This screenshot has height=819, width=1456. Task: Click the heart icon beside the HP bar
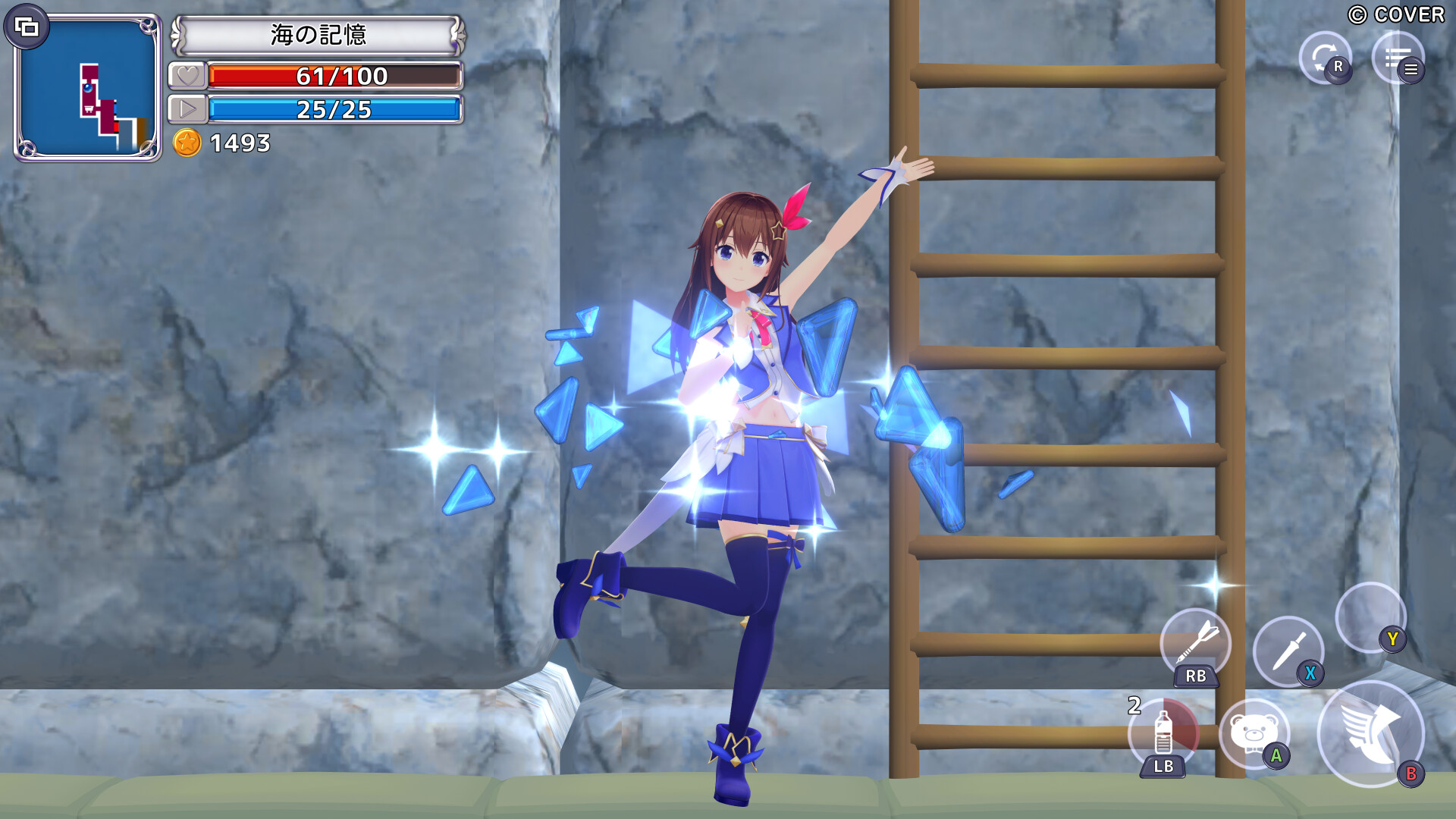(187, 76)
